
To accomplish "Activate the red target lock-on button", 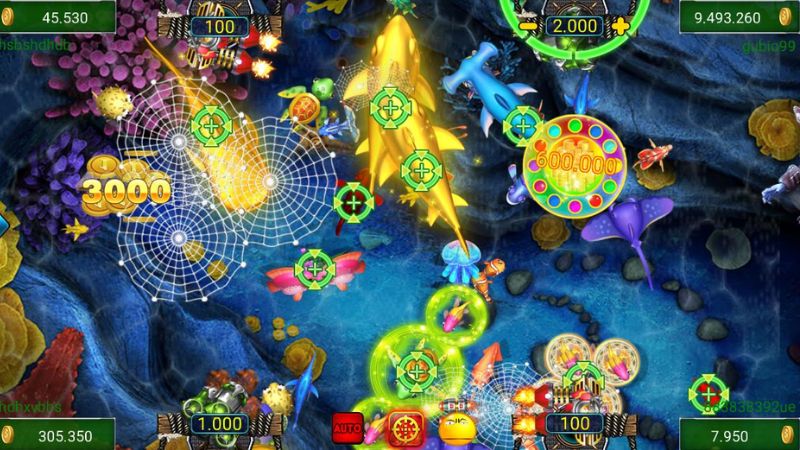I will coord(404,427).
